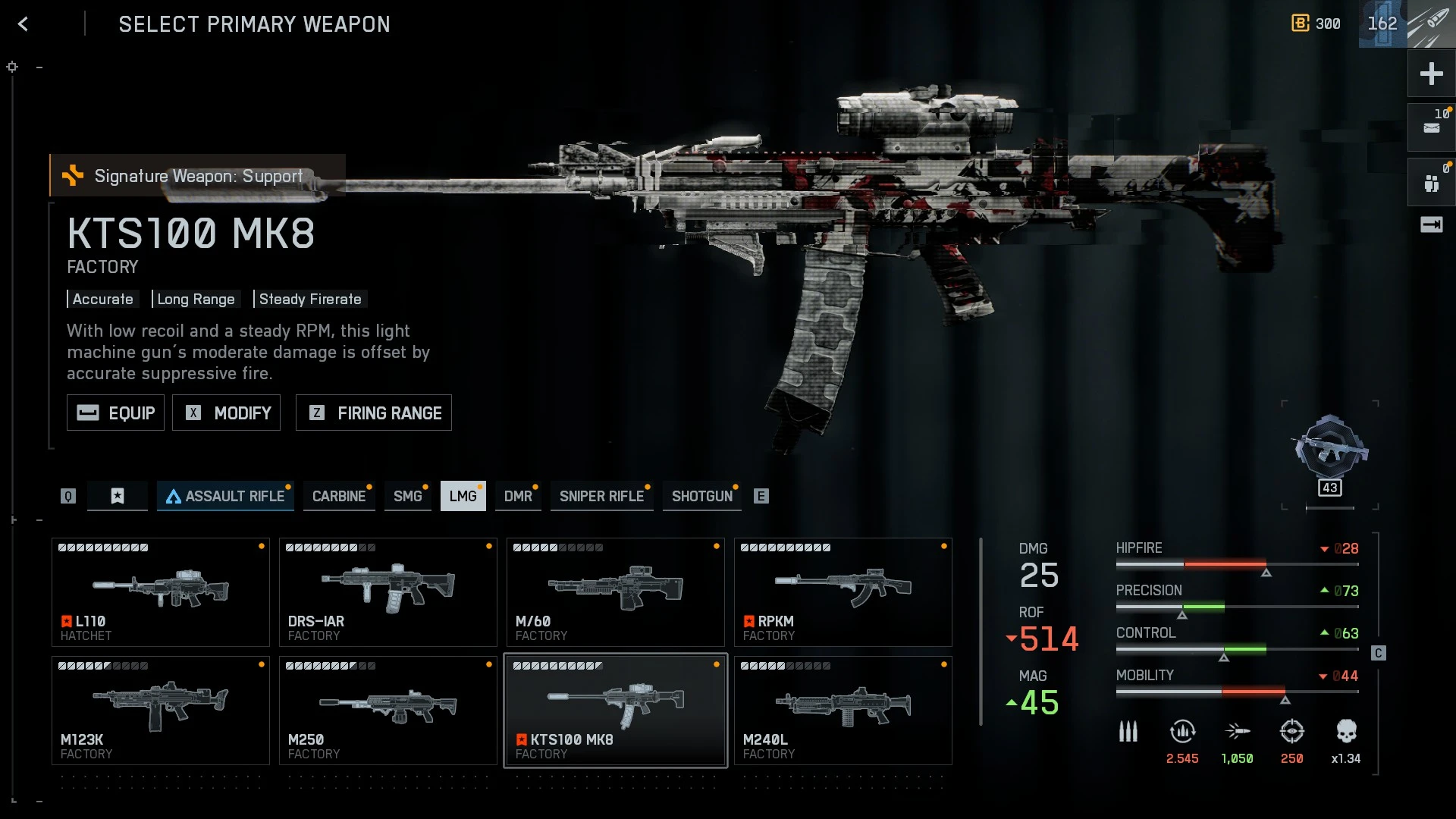Image resolution: width=1456 pixels, height=819 pixels.
Task: View the DMR category
Action: (x=518, y=496)
